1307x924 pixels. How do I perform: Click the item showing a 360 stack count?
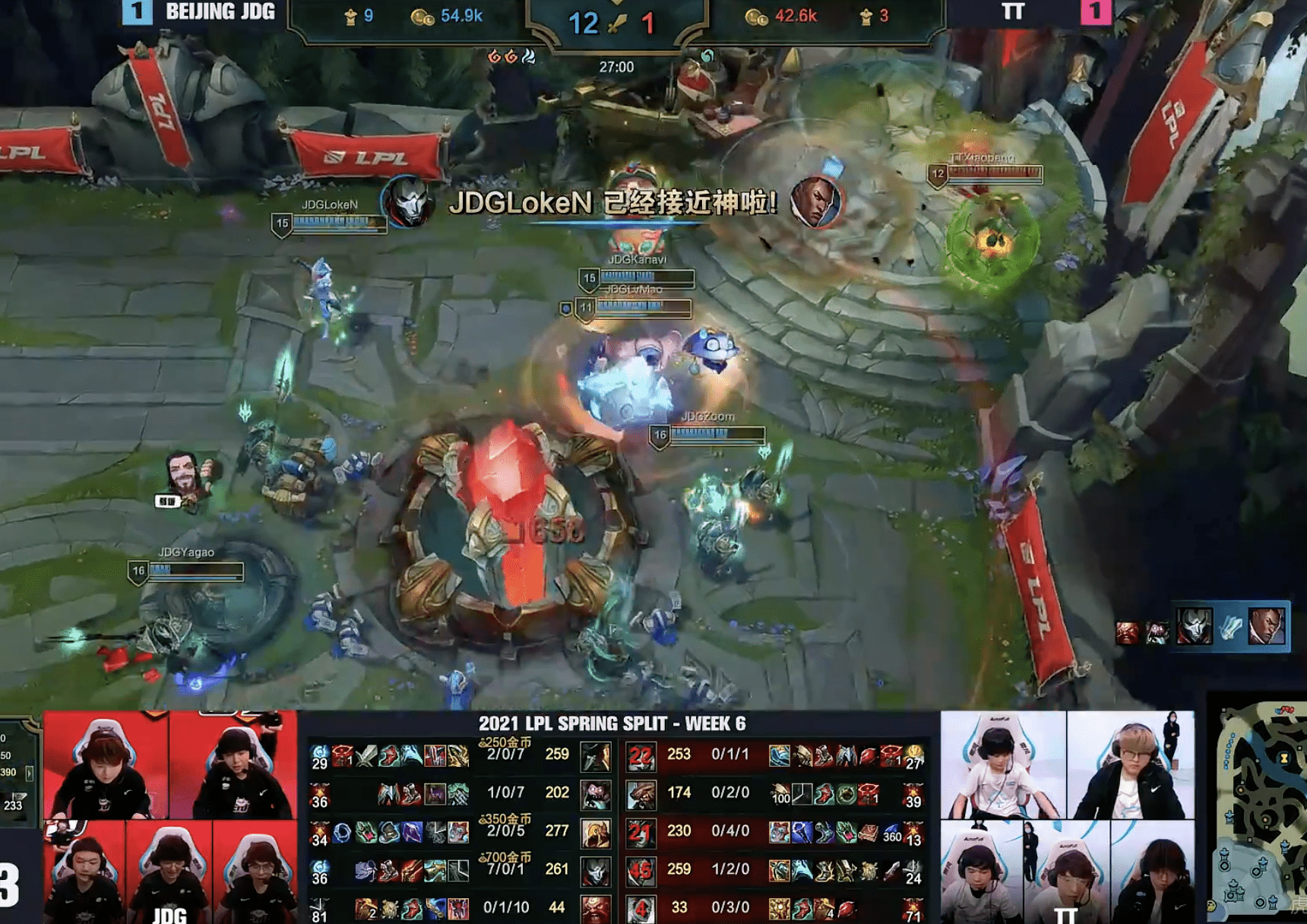[x=891, y=833]
